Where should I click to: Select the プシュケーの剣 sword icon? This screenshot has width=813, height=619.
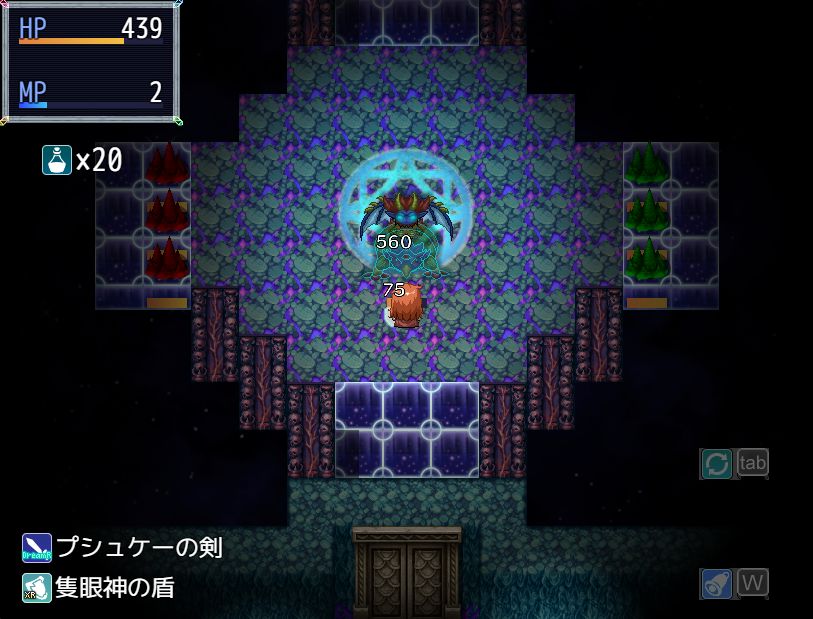(37, 548)
